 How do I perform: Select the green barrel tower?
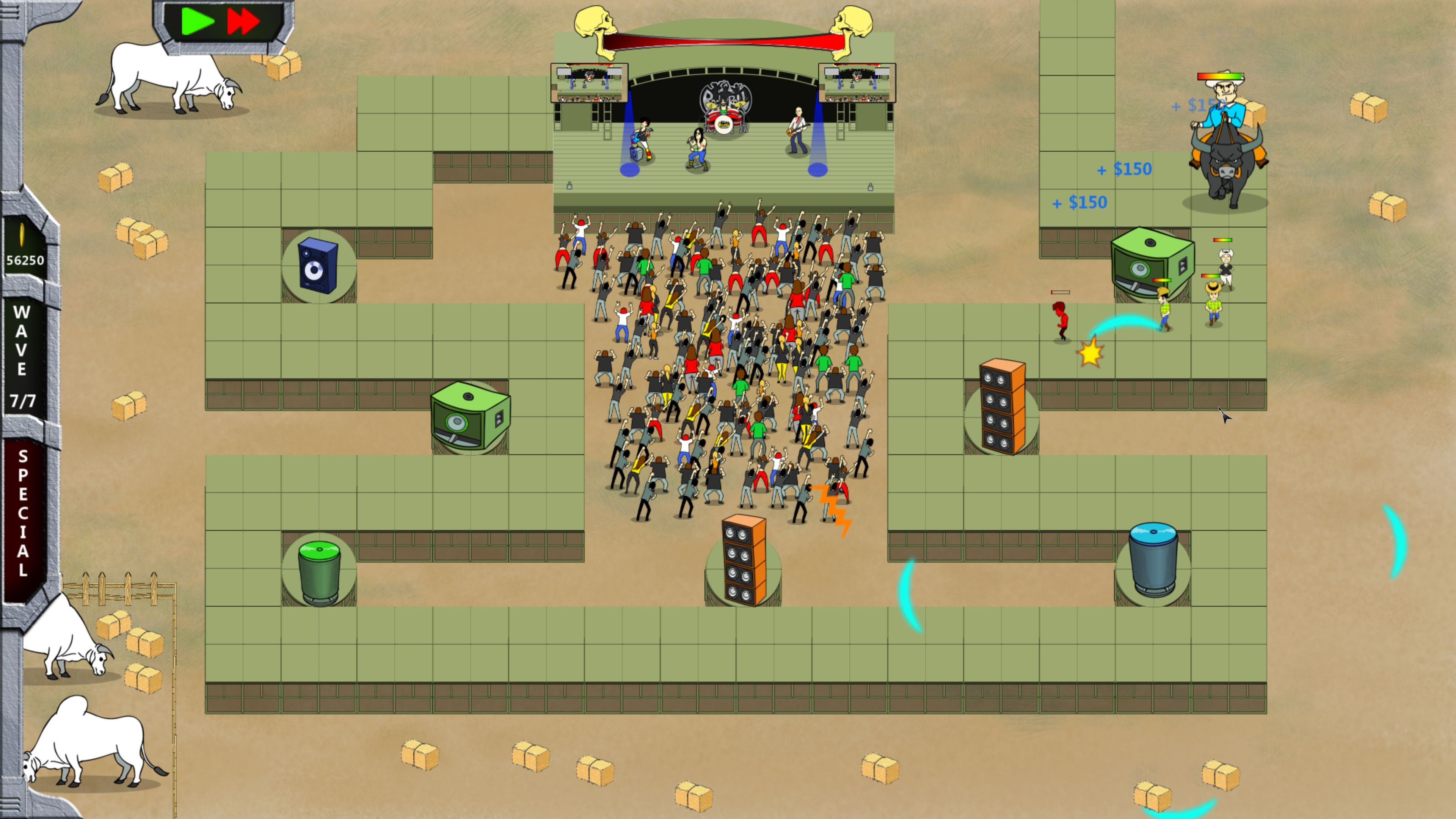pyautogui.click(x=320, y=571)
